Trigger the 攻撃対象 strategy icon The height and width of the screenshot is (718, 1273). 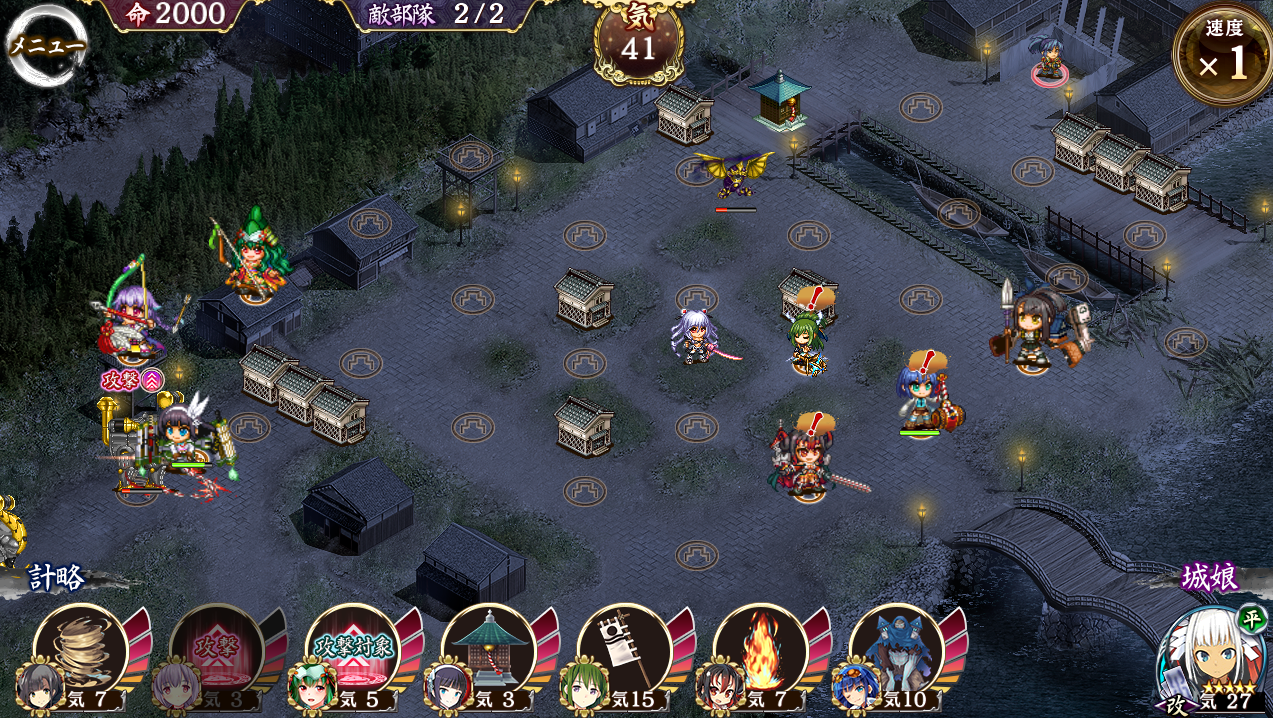pyautogui.click(x=352, y=650)
